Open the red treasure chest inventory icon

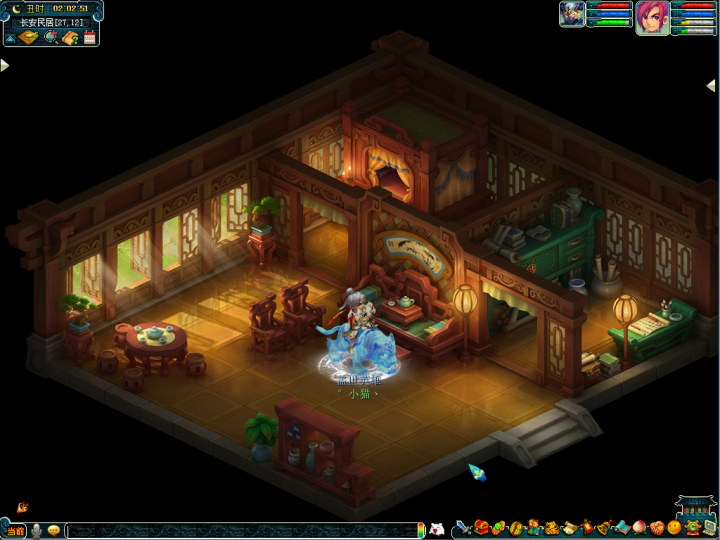(481, 527)
